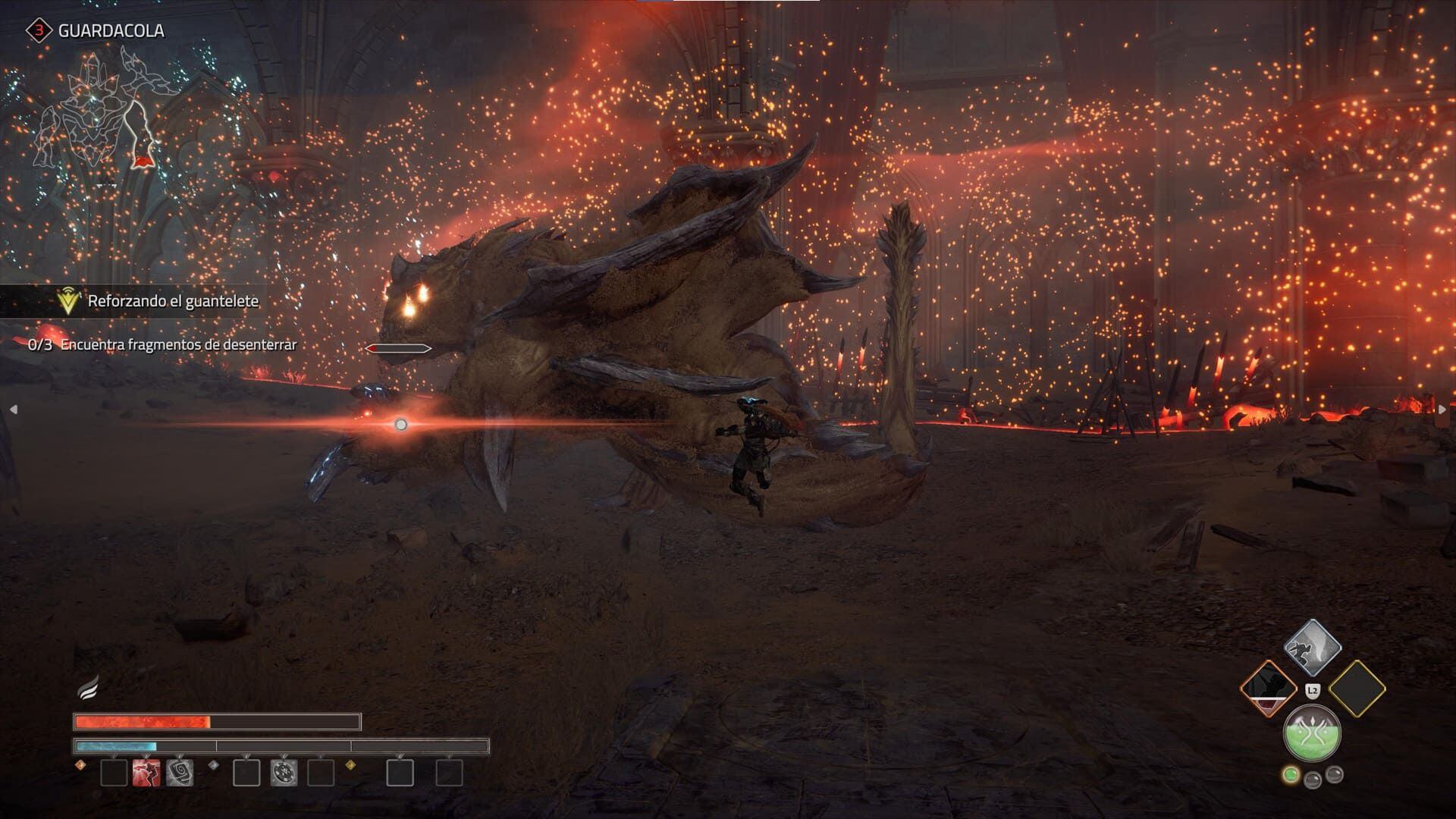Viewport: 1456px width, 819px height.
Task: Activate the grey-framed leaping figure ability
Action: click(x=1313, y=648)
